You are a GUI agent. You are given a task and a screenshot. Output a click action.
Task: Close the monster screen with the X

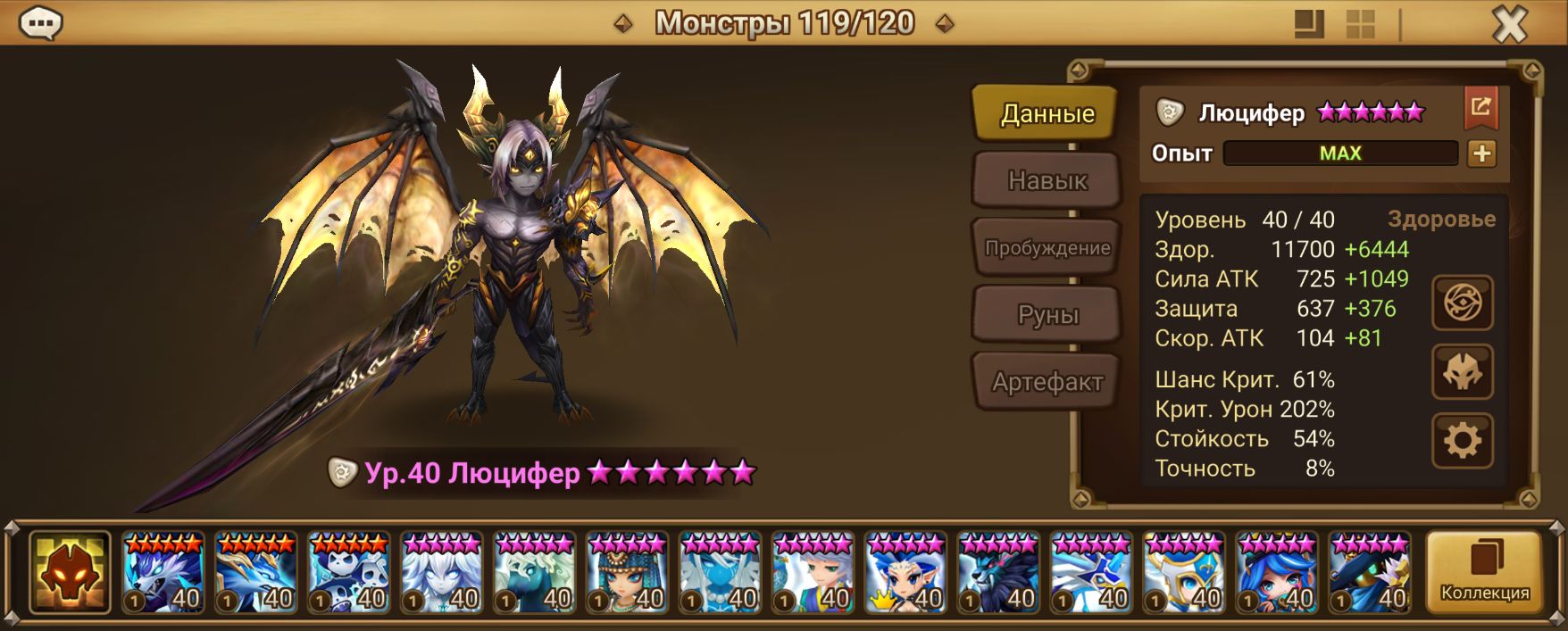pos(1509,25)
